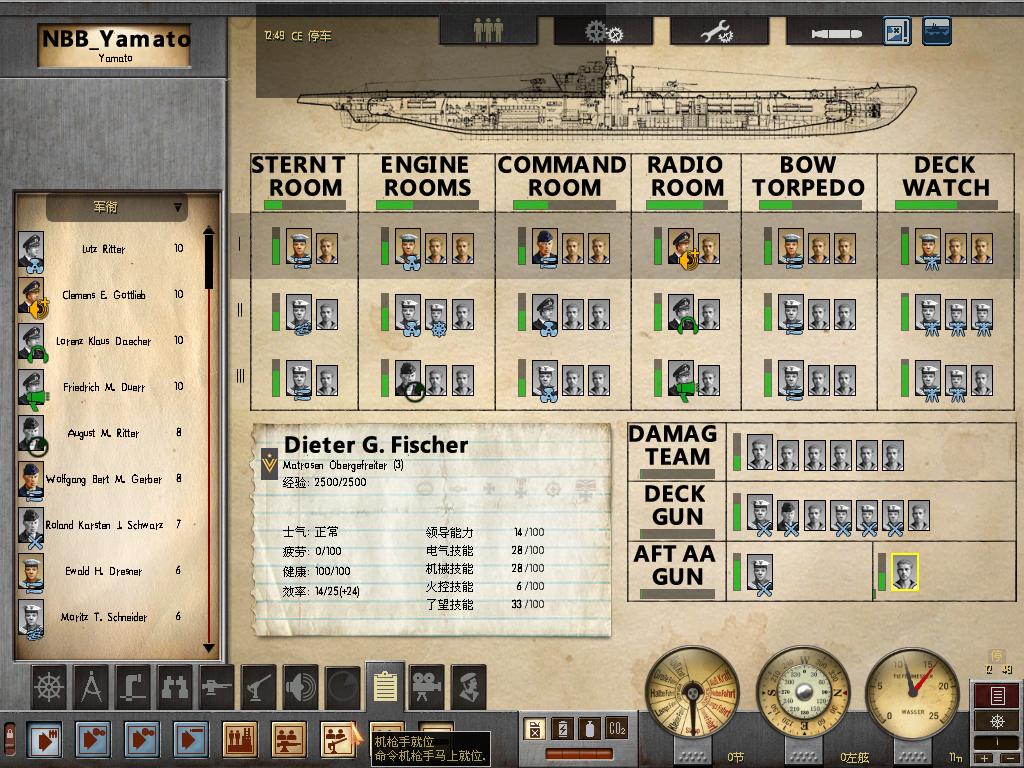1024x768 pixels.
Task: Switch to the gears systems tab
Action: 603,30
